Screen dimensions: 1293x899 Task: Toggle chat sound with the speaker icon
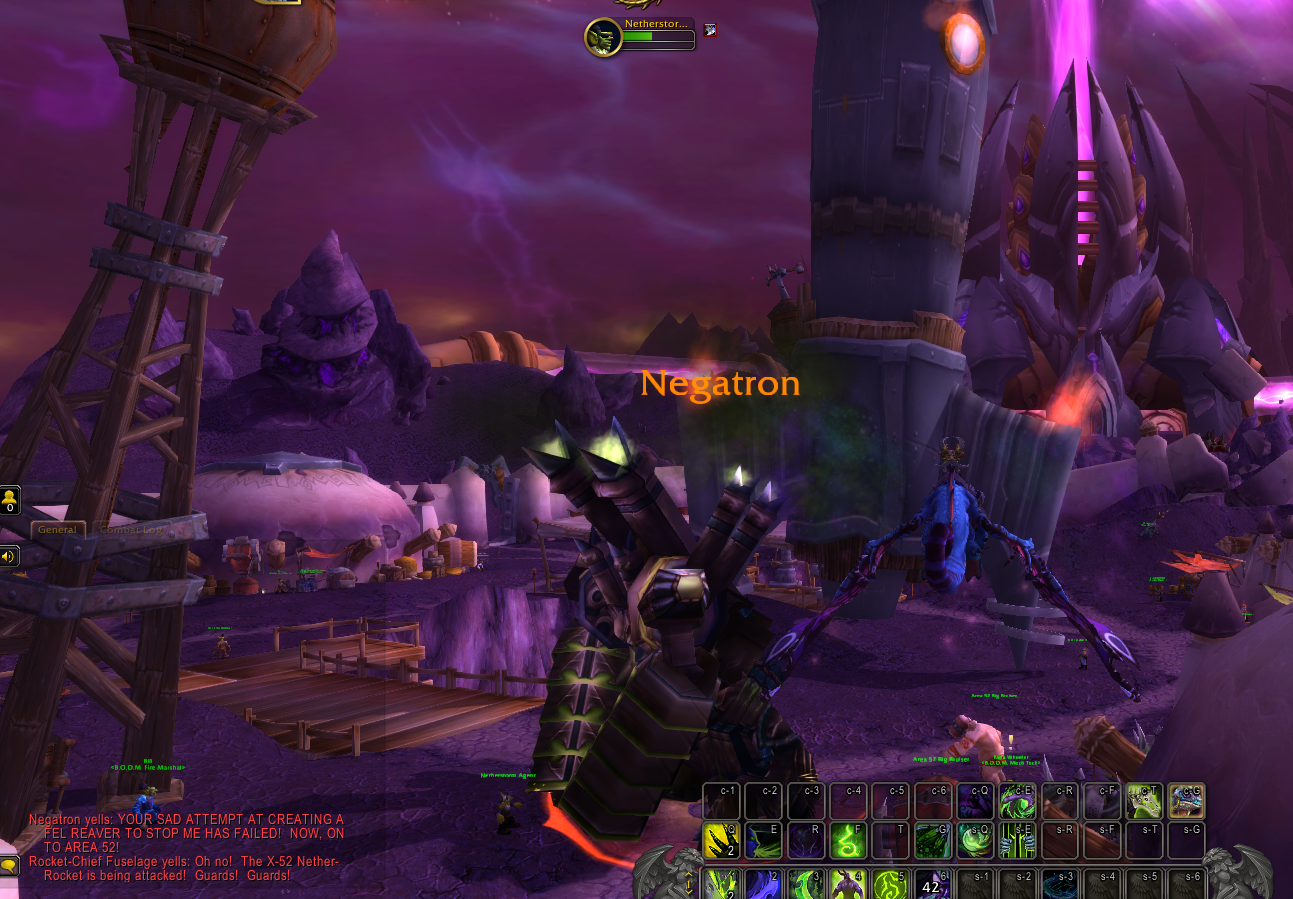point(10,556)
